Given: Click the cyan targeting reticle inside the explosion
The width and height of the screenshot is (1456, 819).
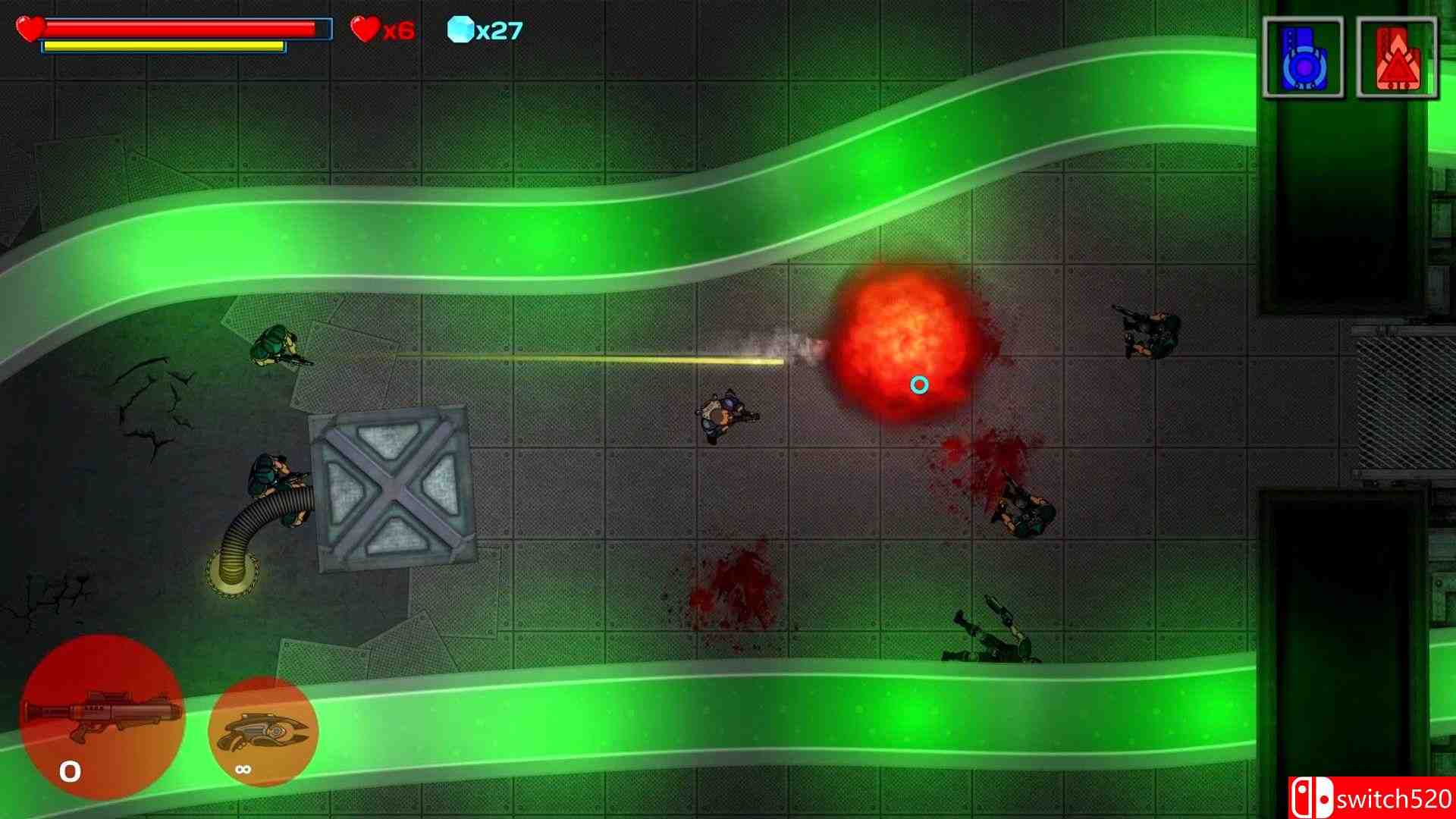Looking at the screenshot, I should [x=919, y=385].
